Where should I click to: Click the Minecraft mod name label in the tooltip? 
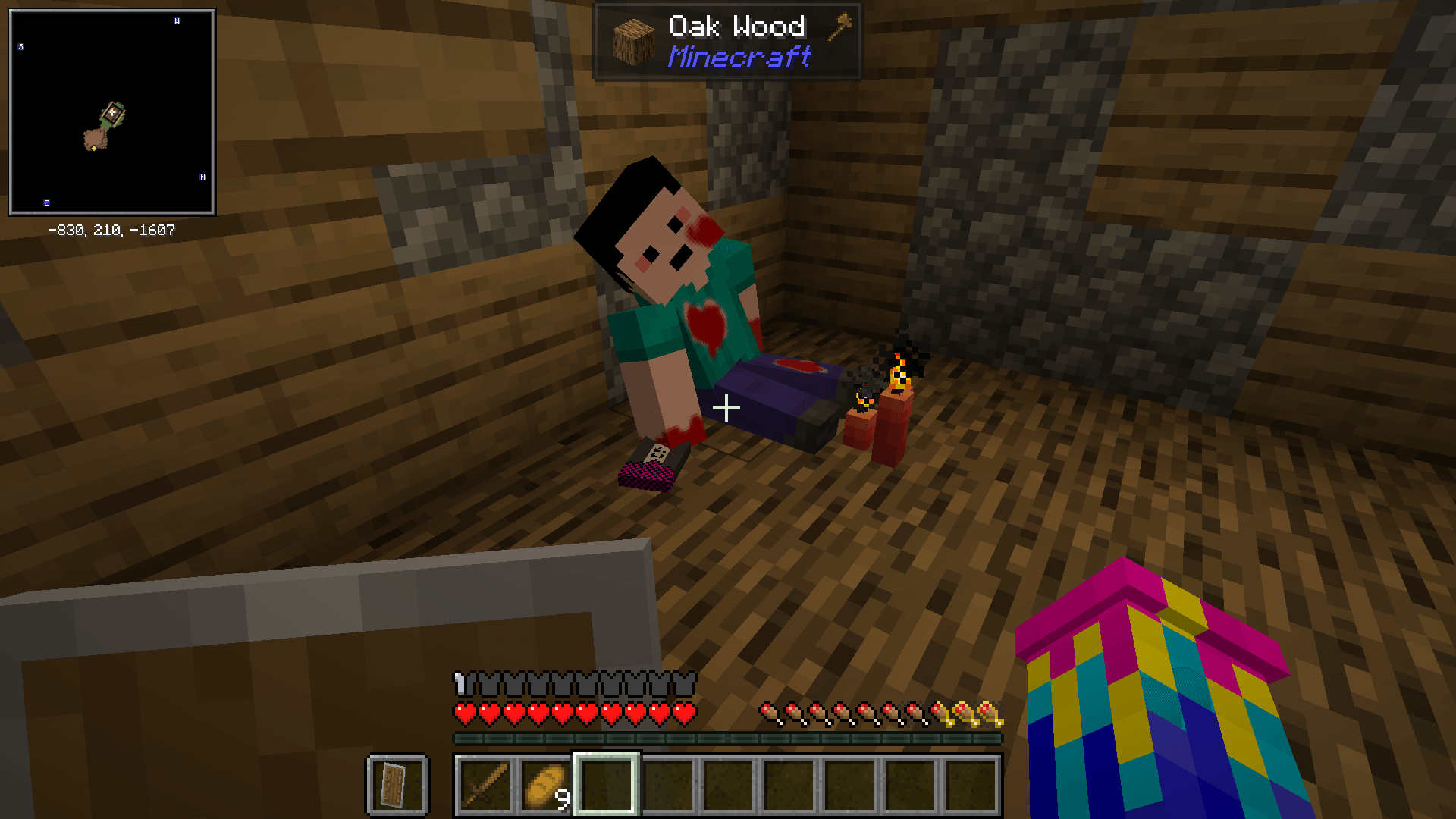point(739,58)
